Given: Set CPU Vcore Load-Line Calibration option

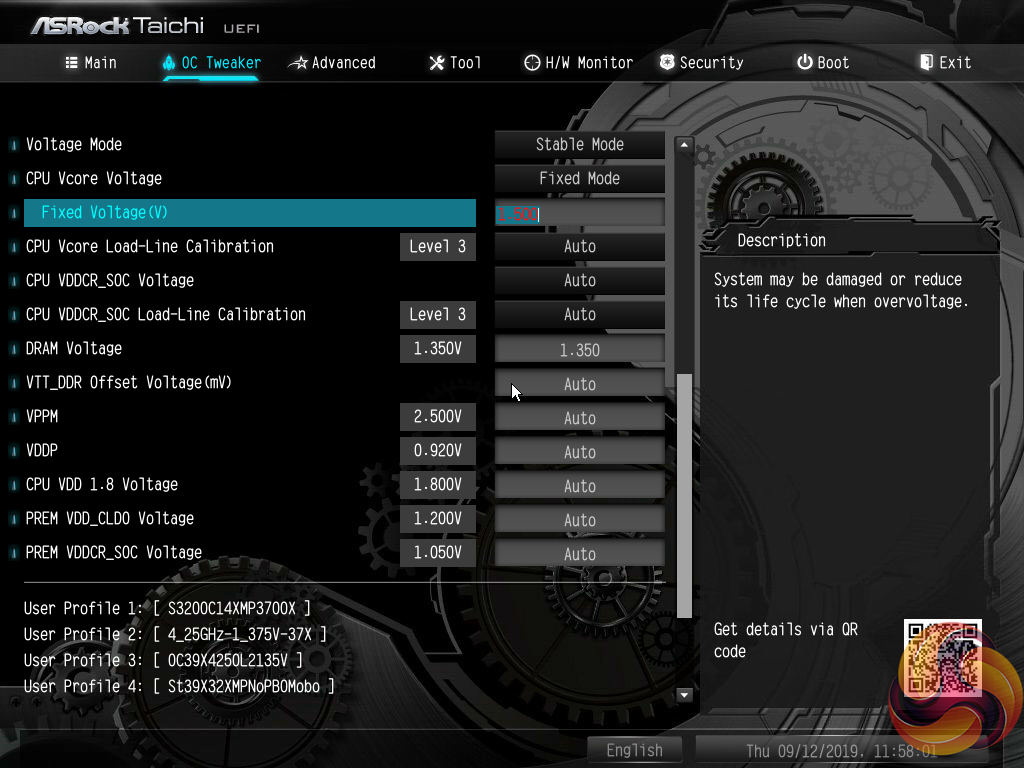Looking at the screenshot, I should 580,247.
